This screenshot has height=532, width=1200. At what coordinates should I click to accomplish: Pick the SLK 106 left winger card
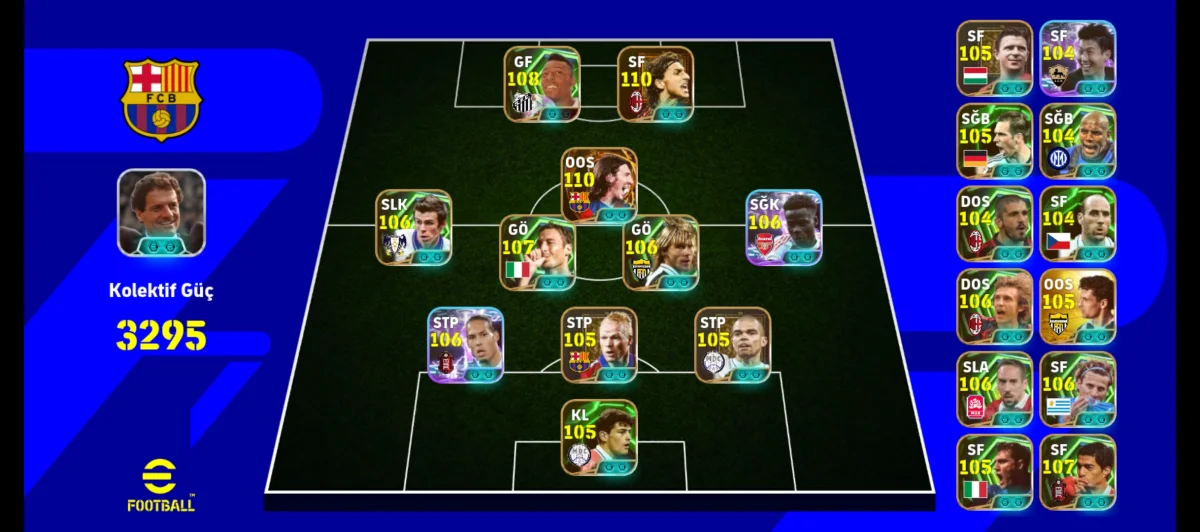[413, 228]
